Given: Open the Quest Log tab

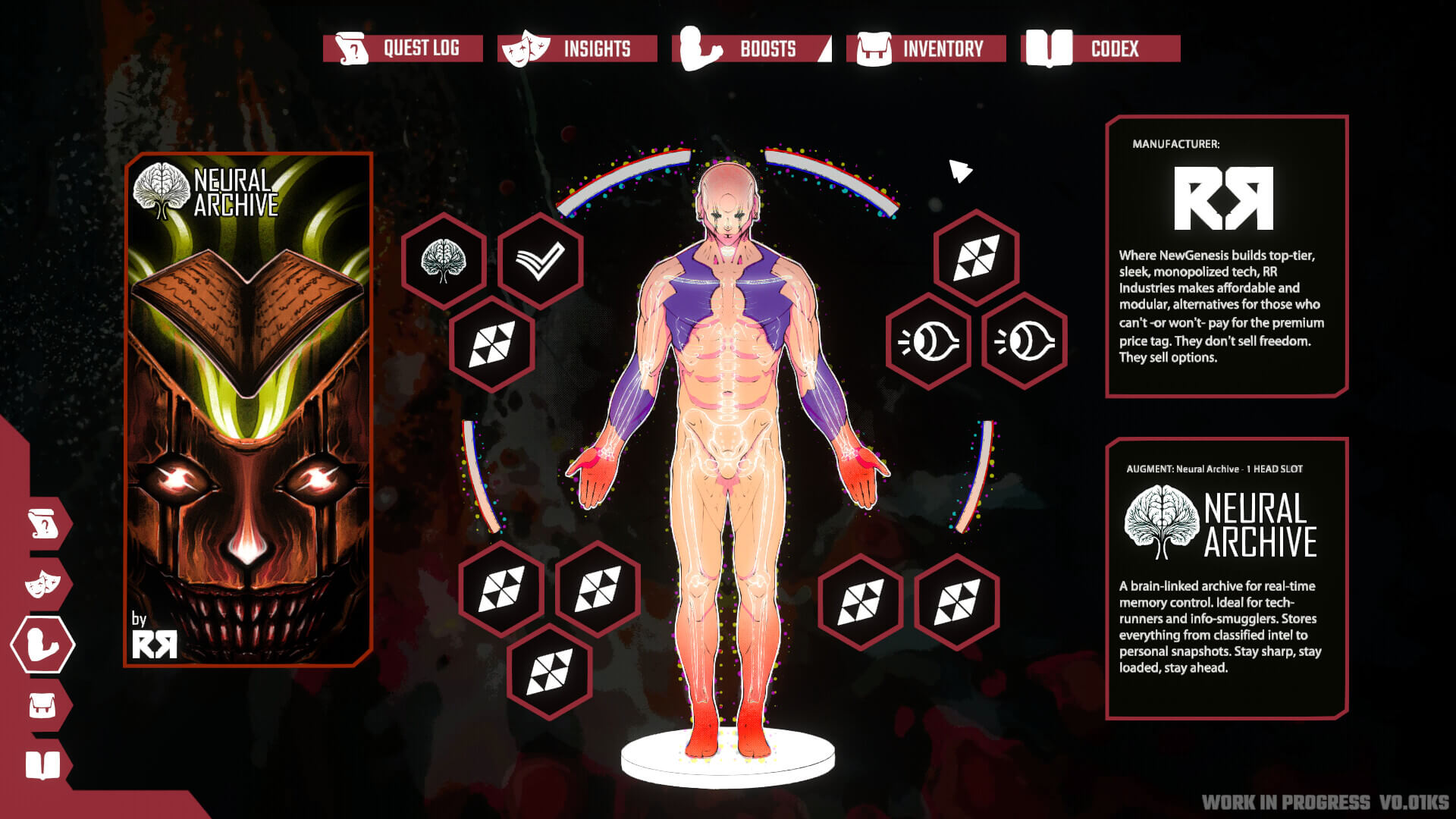Looking at the screenshot, I should click(403, 49).
